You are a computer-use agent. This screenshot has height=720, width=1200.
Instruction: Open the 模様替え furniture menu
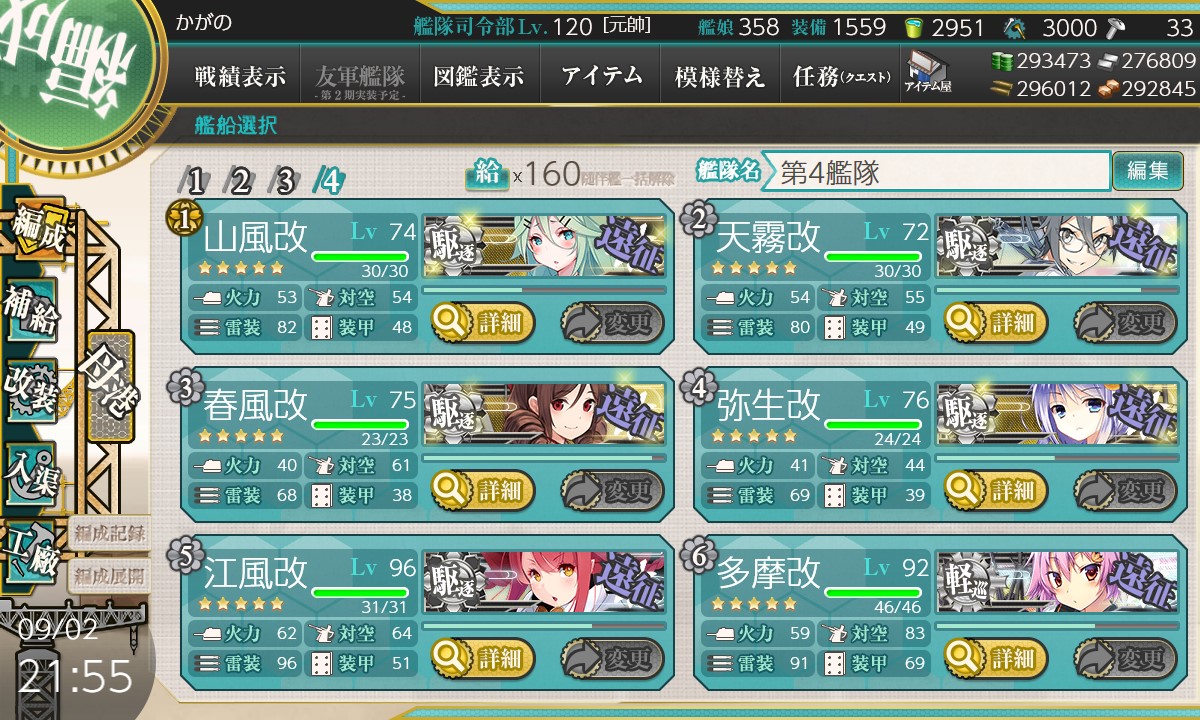720,77
